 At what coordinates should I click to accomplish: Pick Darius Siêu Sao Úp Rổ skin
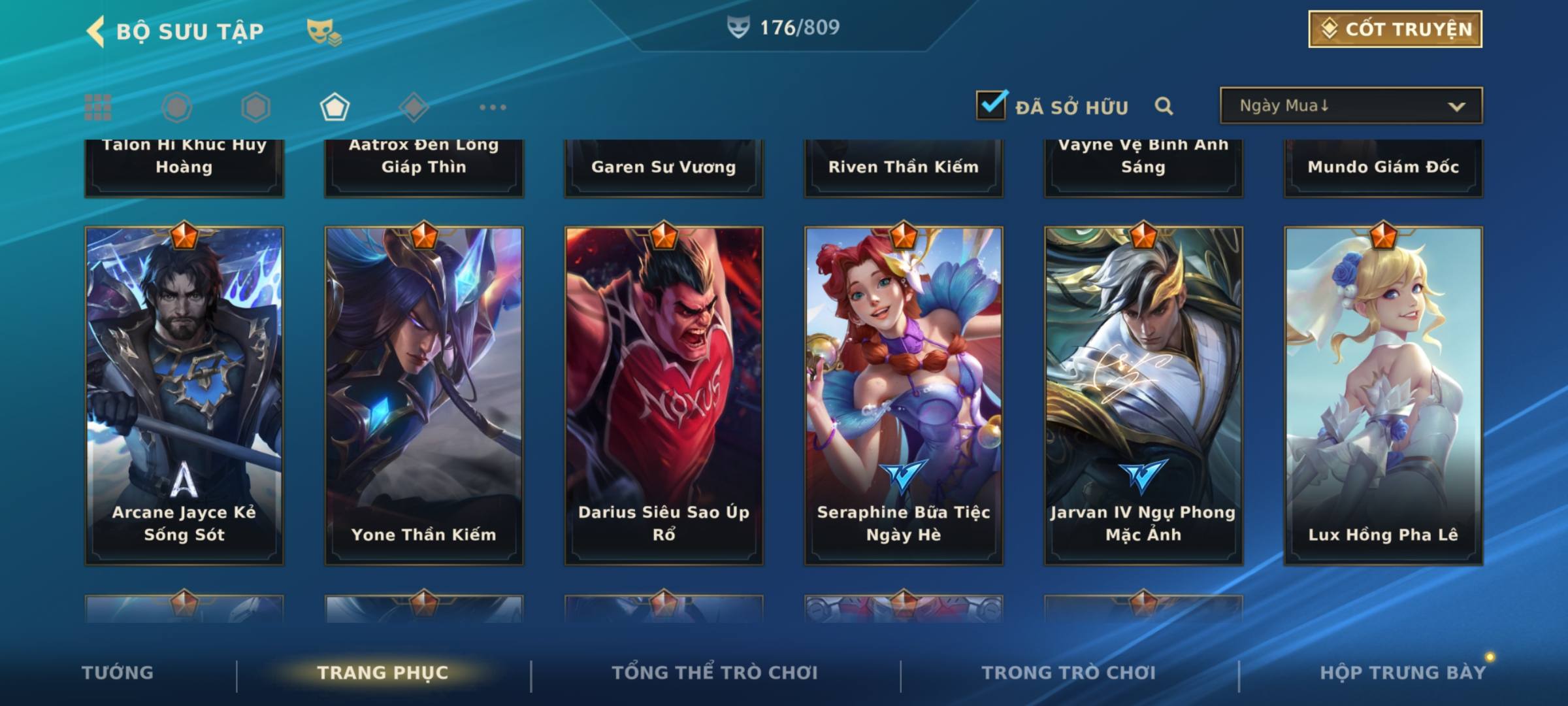664,395
